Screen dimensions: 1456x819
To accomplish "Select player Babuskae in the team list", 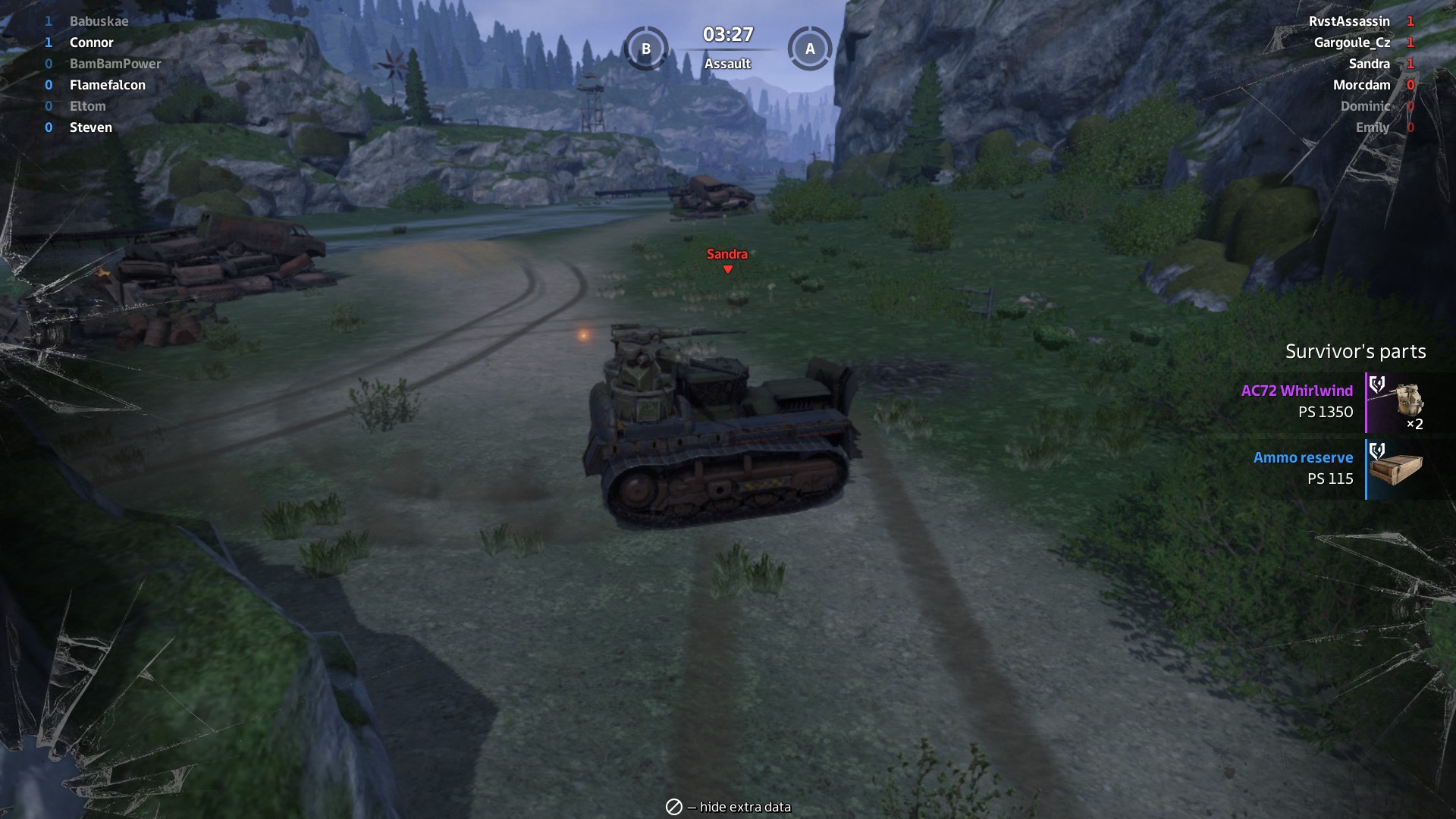I will coord(99,21).
